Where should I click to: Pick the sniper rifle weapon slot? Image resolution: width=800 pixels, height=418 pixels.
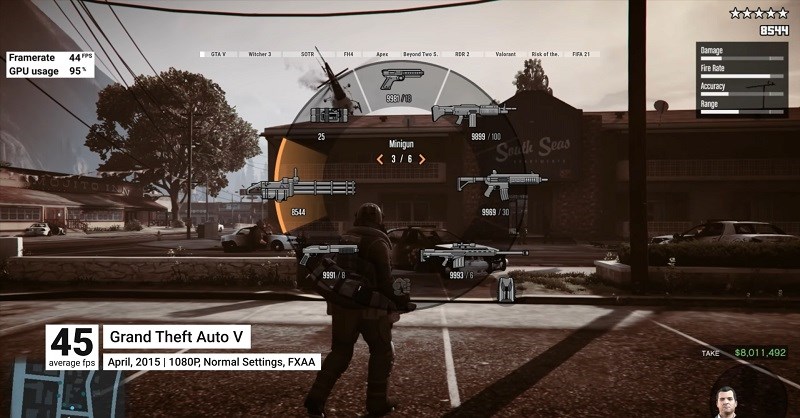coord(461,257)
